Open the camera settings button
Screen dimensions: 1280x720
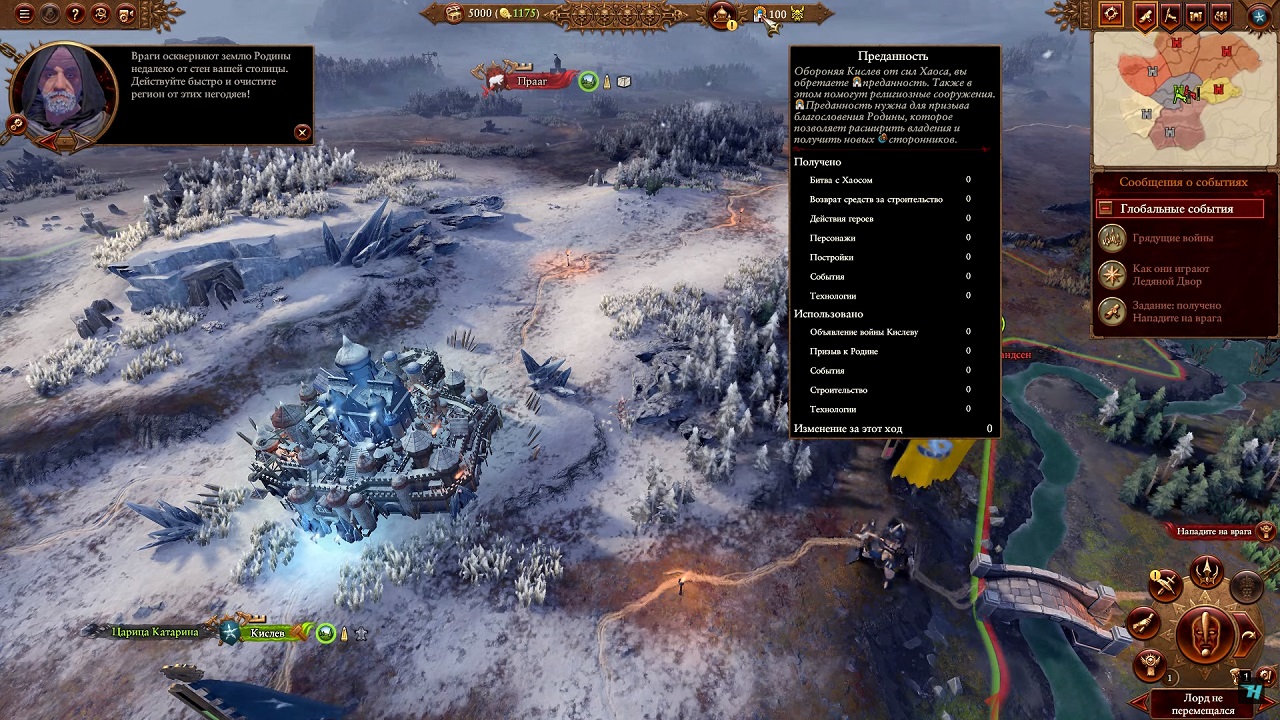pos(126,14)
